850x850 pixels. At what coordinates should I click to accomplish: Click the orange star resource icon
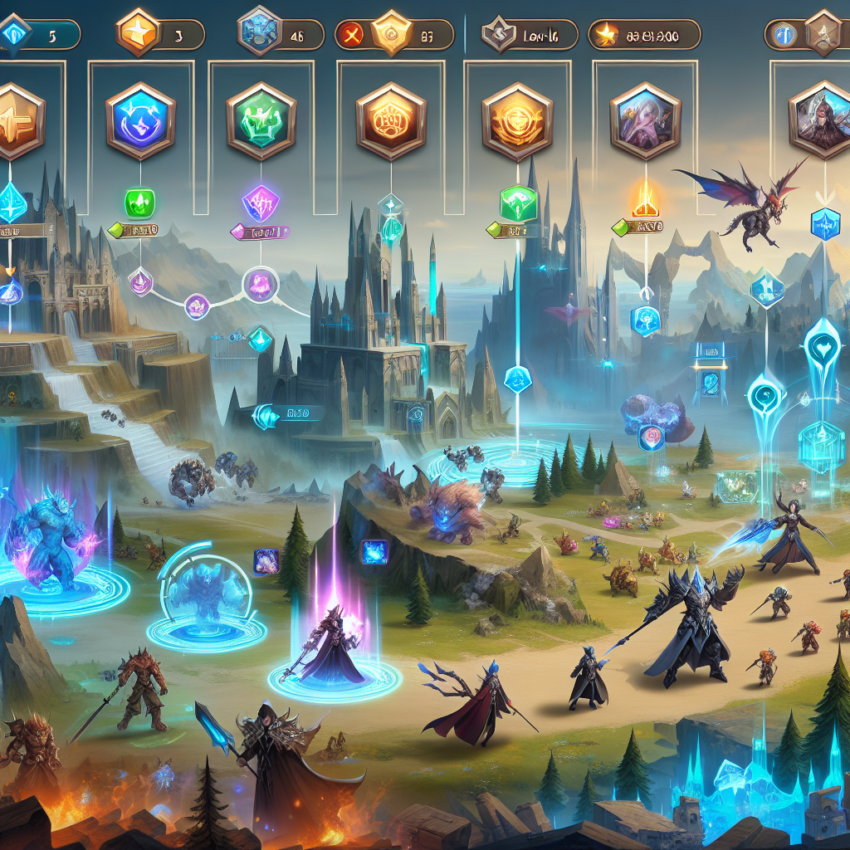point(137,34)
